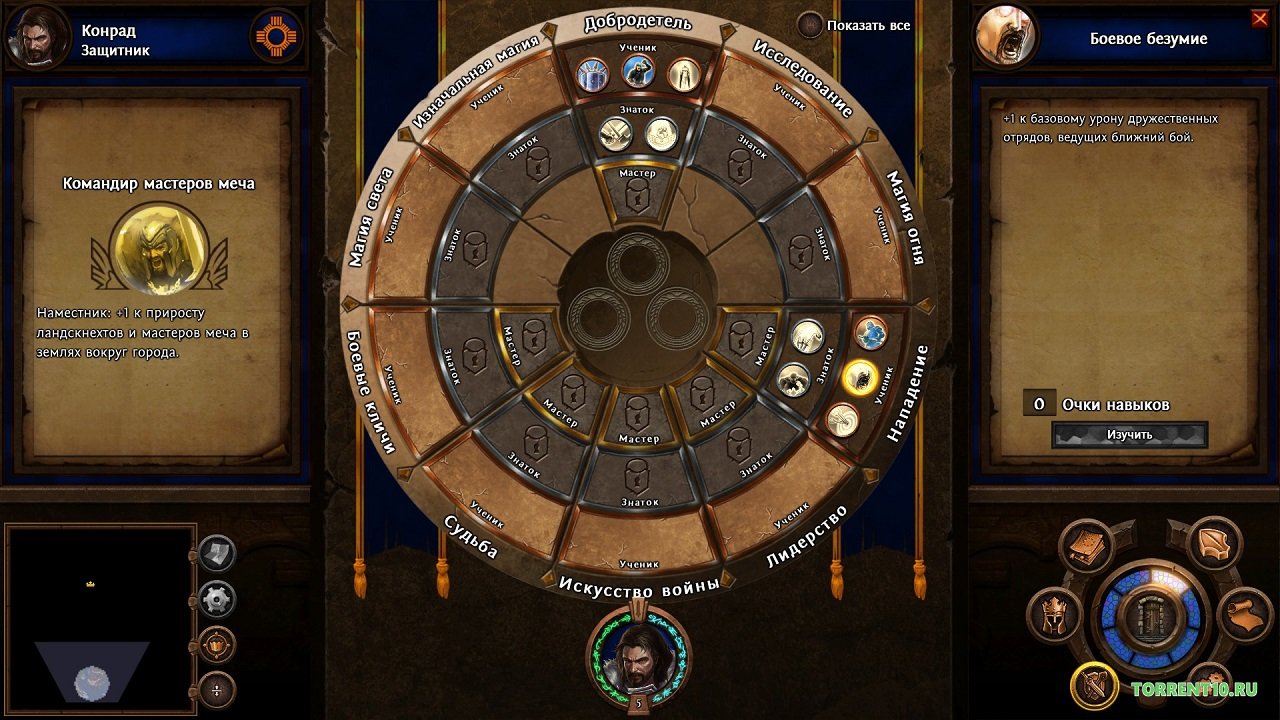Select the blue swirl skill under Нападение

(871, 334)
